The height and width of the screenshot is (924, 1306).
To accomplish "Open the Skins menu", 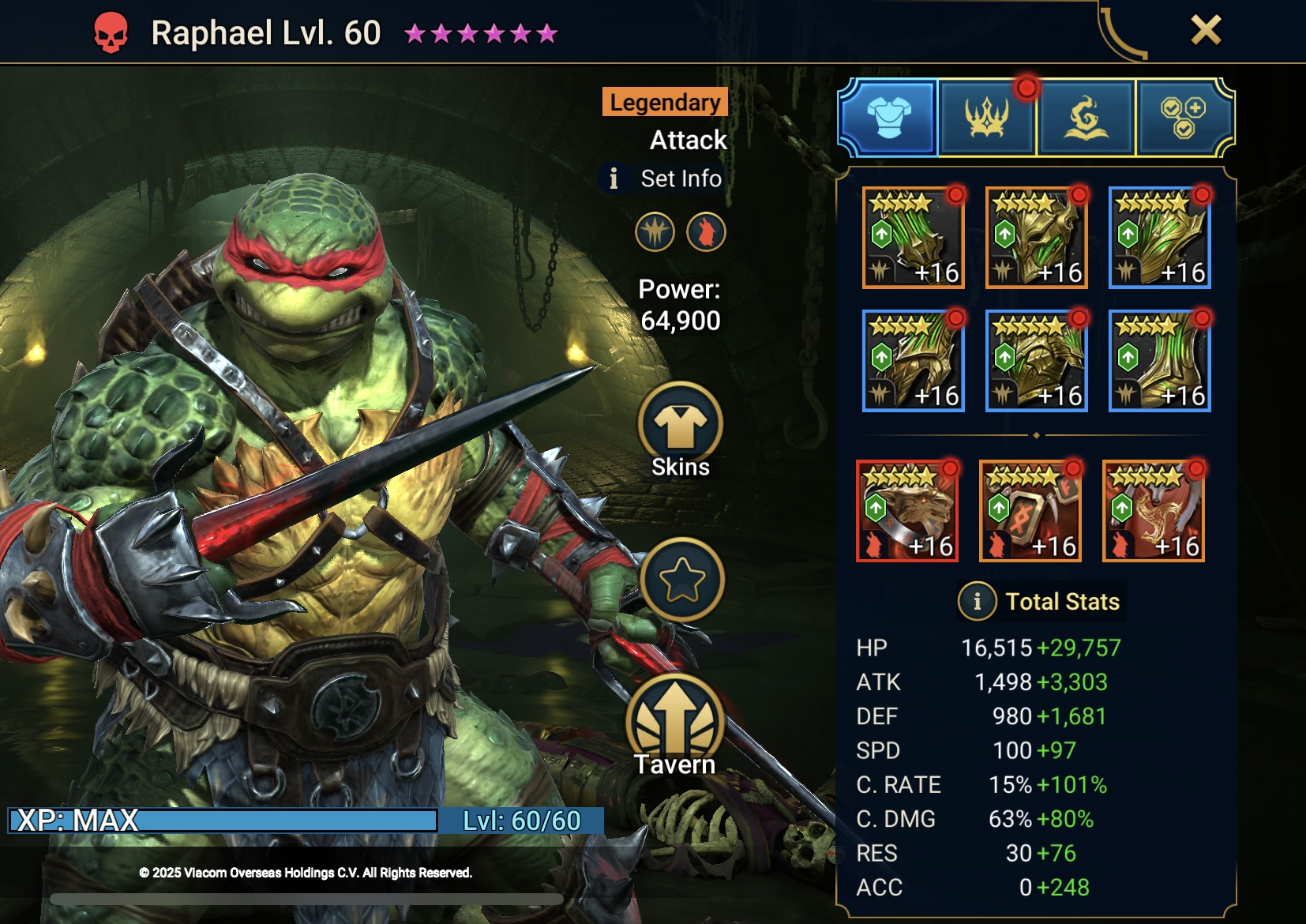I will [x=681, y=430].
